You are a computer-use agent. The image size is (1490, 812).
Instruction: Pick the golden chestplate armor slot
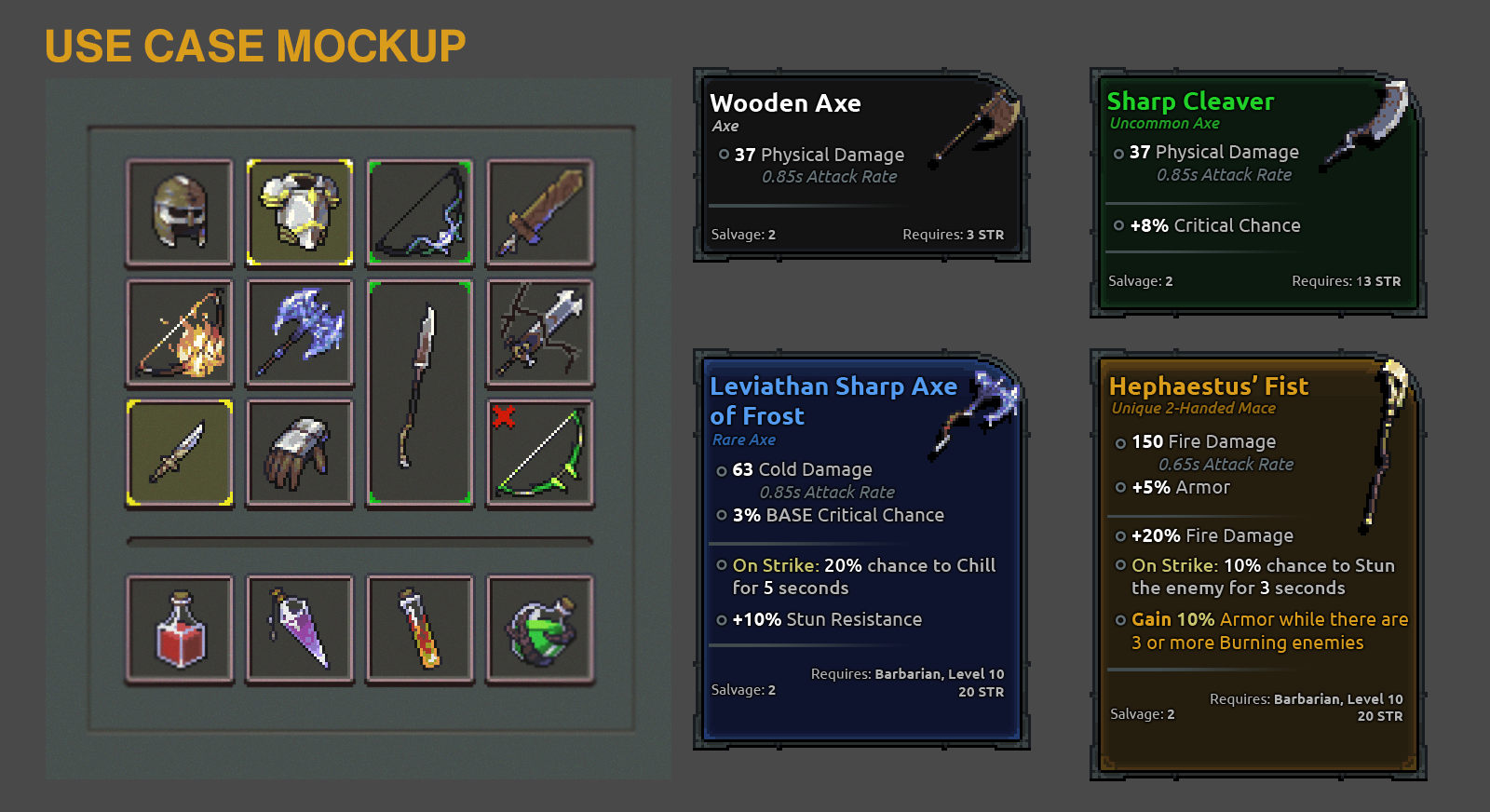tap(300, 212)
